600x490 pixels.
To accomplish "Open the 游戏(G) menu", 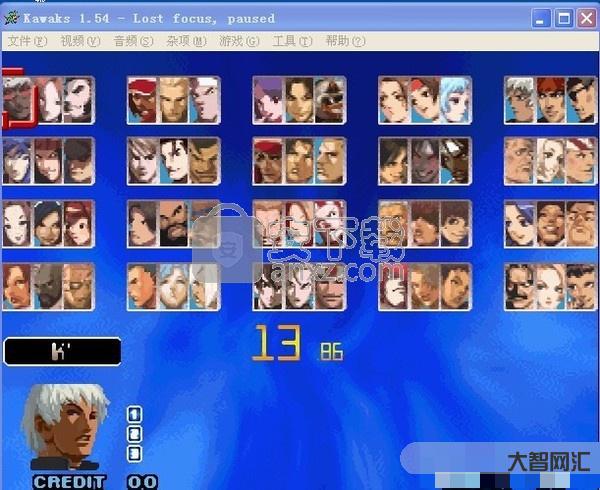I will click(x=238, y=41).
